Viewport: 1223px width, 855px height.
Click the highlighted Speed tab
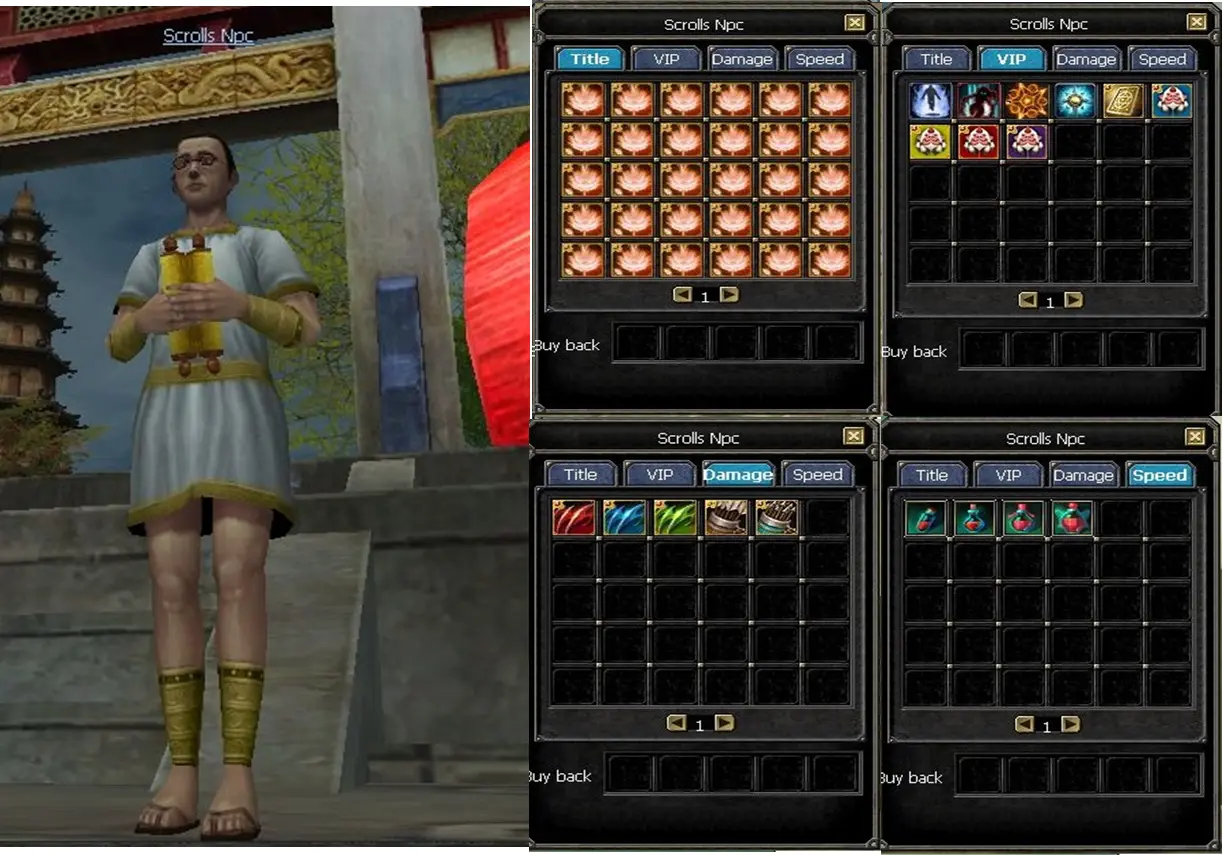pyautogui.click(x=1159, y=476)
